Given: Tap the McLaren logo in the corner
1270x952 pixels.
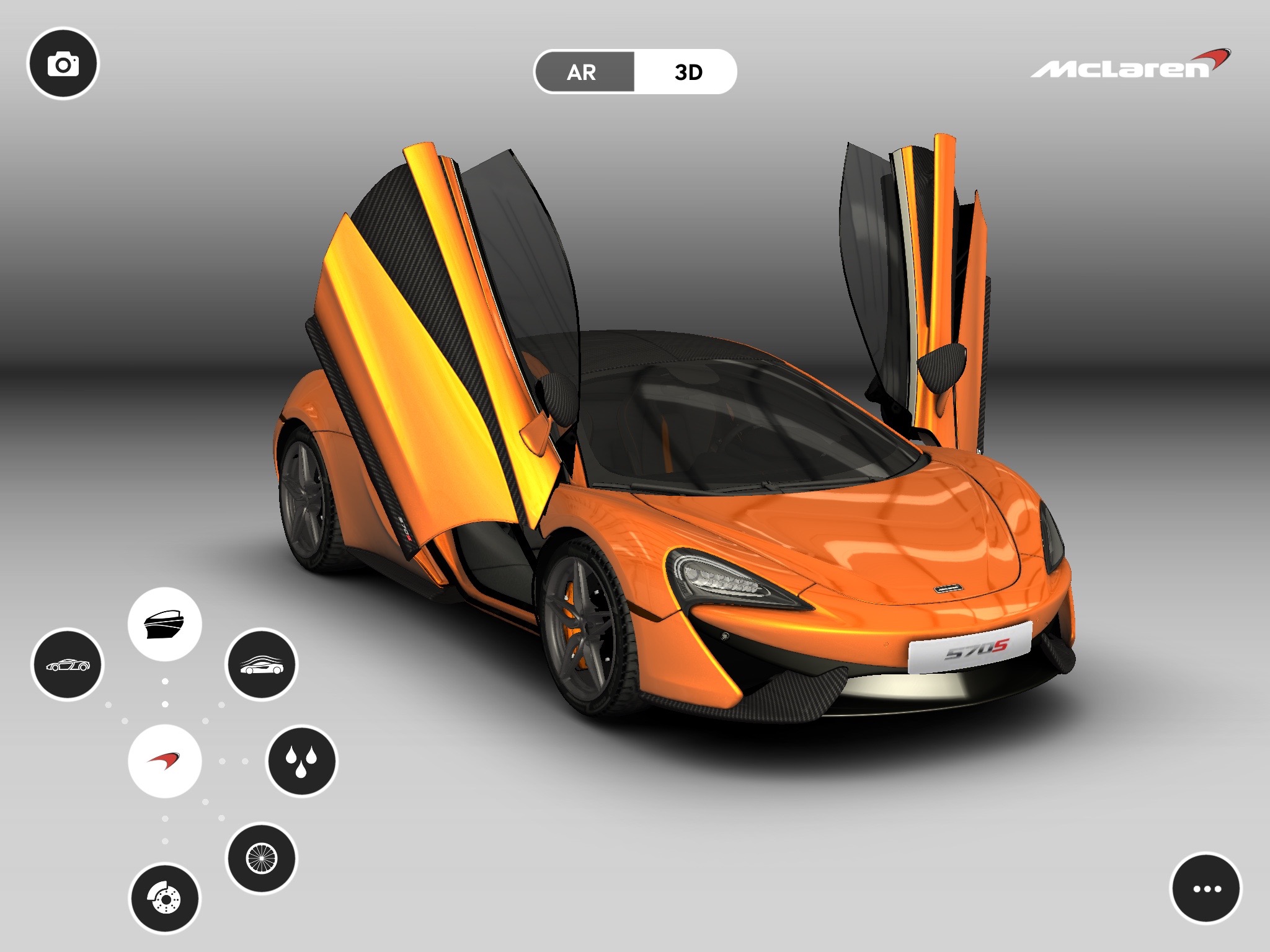Looking at the screenshot, I should [1130, 65].
